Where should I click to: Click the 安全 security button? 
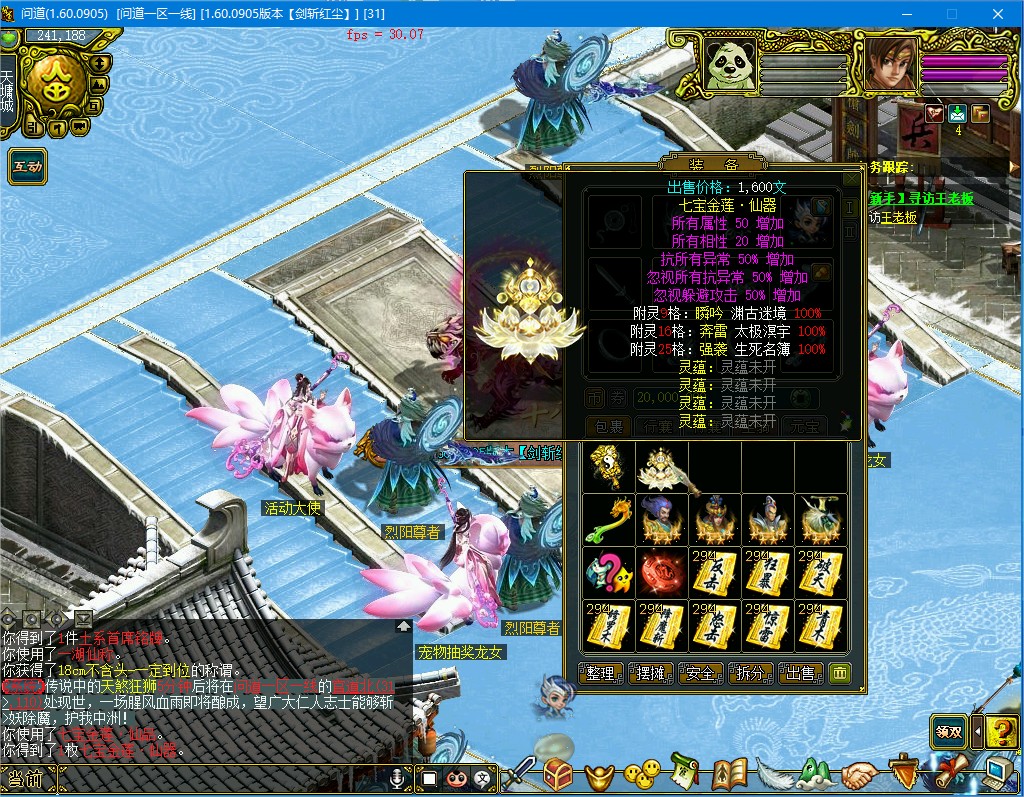point(701,673)
